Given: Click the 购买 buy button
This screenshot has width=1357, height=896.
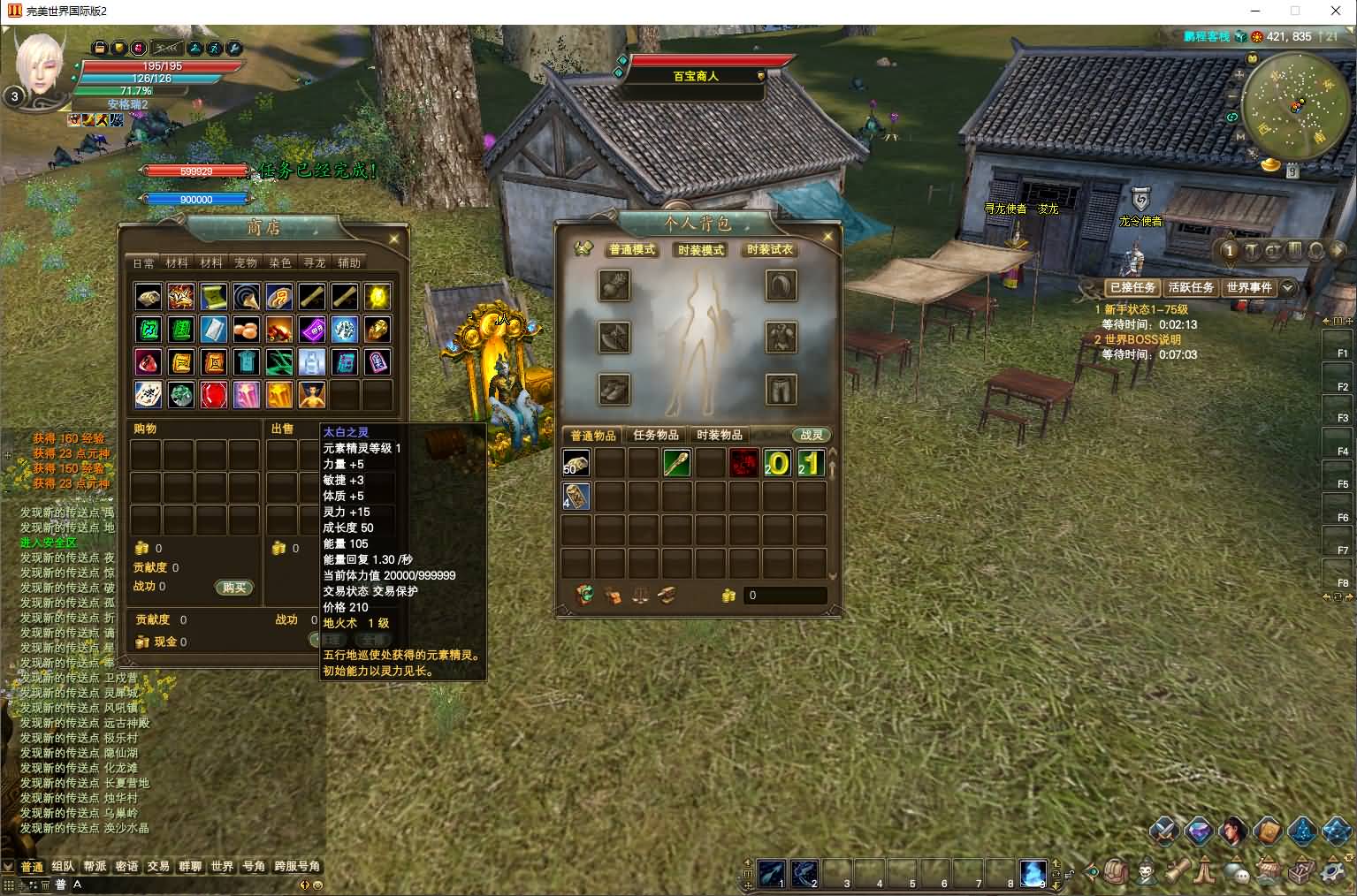Looking at the screenshot, I should click(x=234, y=588).
